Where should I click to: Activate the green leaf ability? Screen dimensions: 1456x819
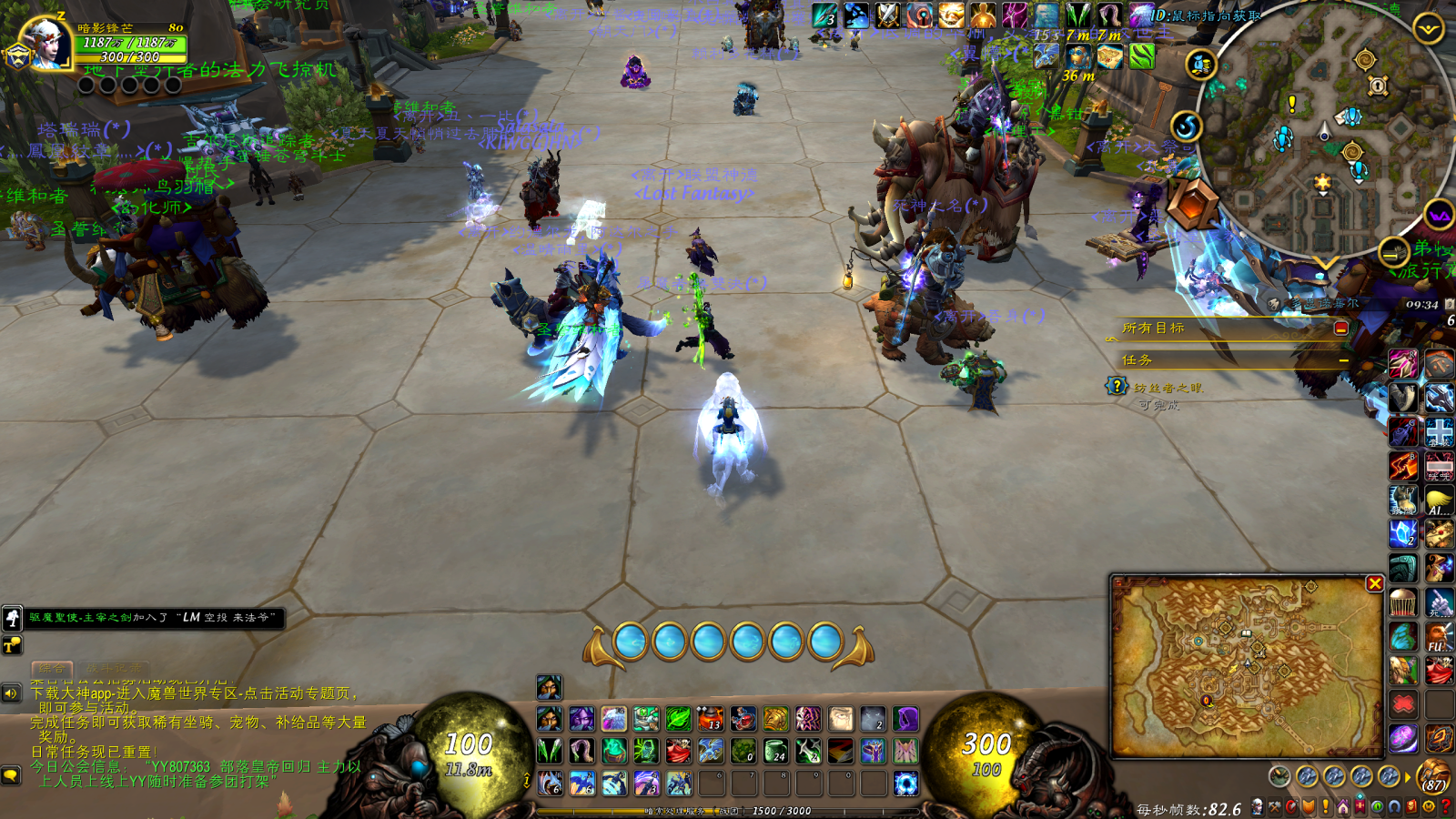[678, 719]
